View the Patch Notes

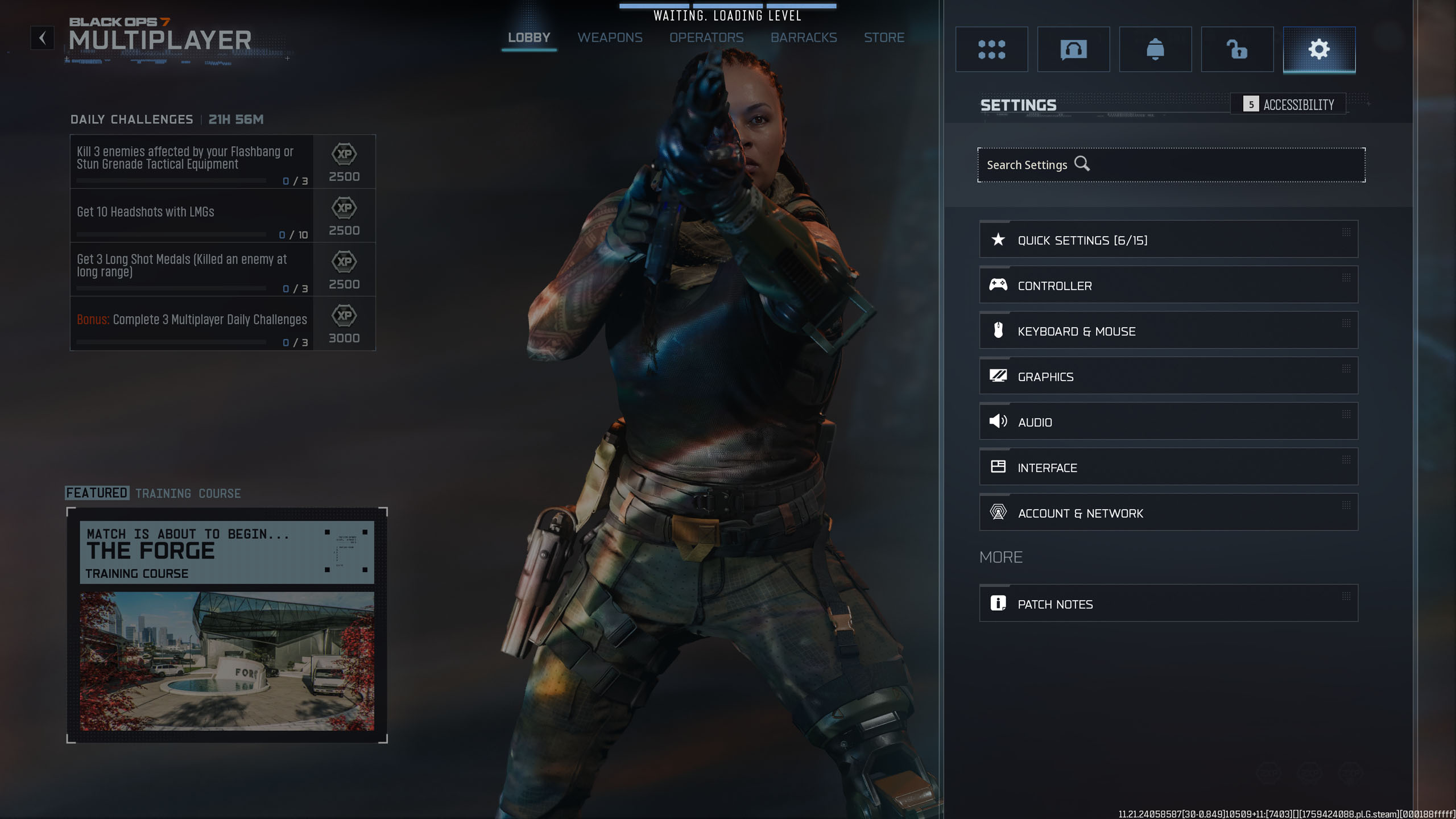(1168, 603)
